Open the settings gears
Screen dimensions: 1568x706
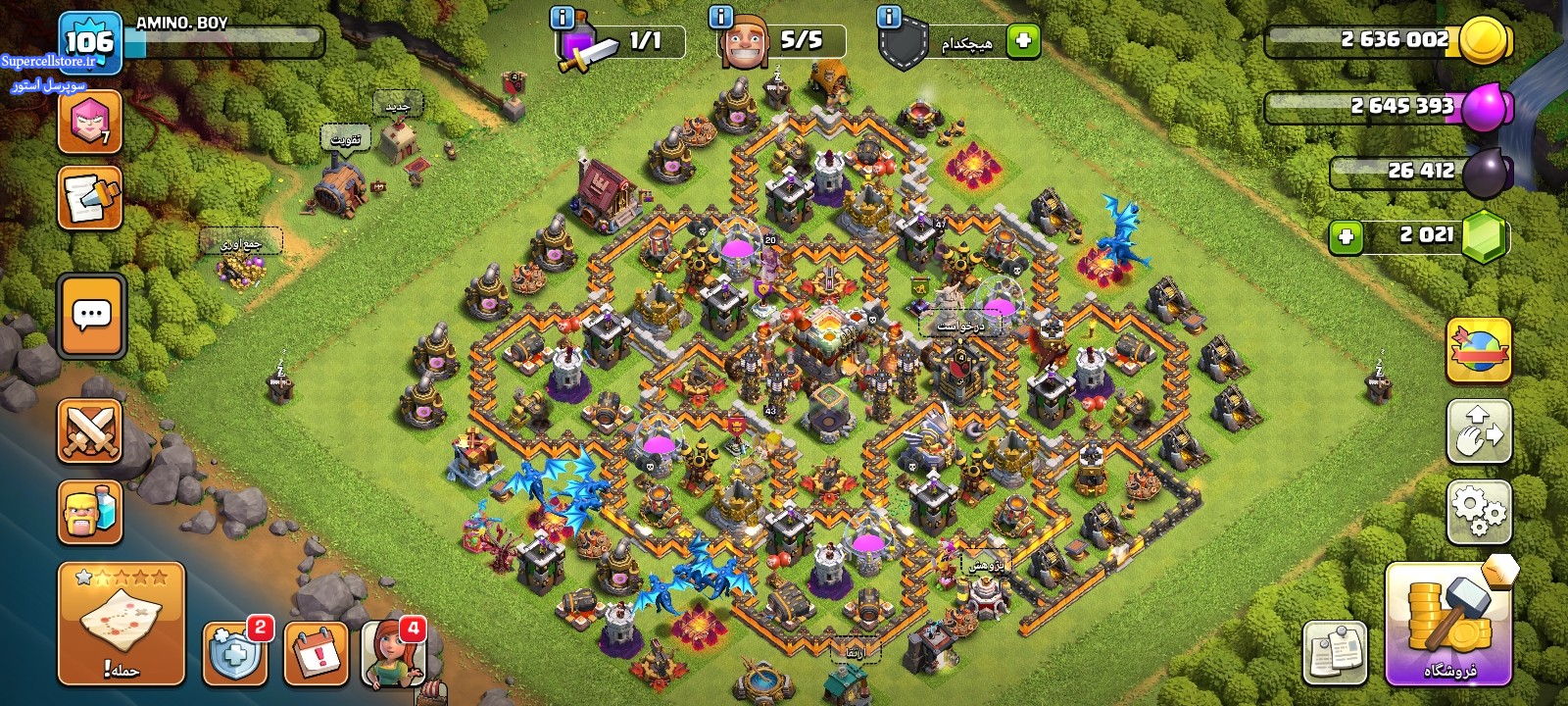click(1479, 511)
